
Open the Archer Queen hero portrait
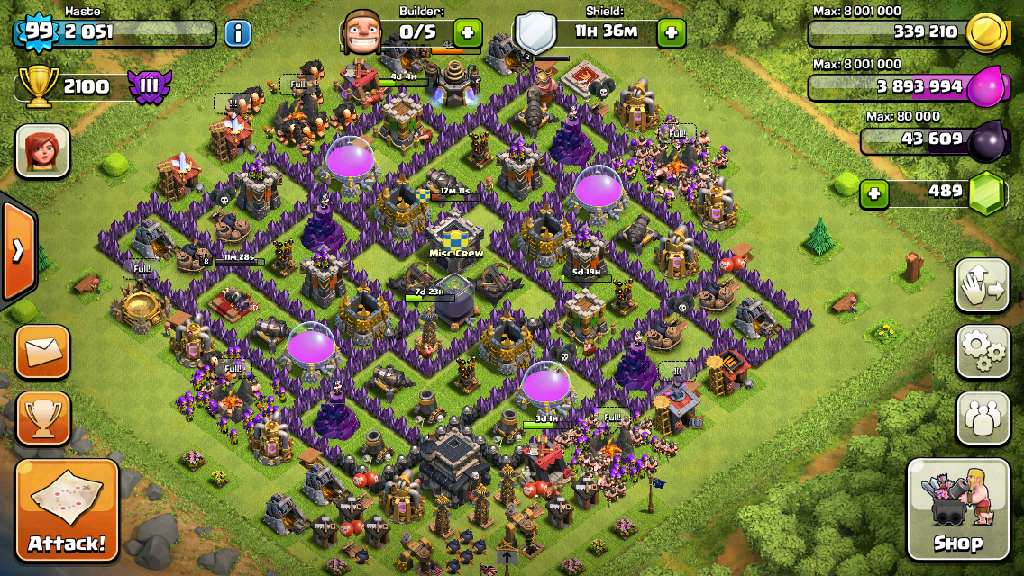coord(42,150)
